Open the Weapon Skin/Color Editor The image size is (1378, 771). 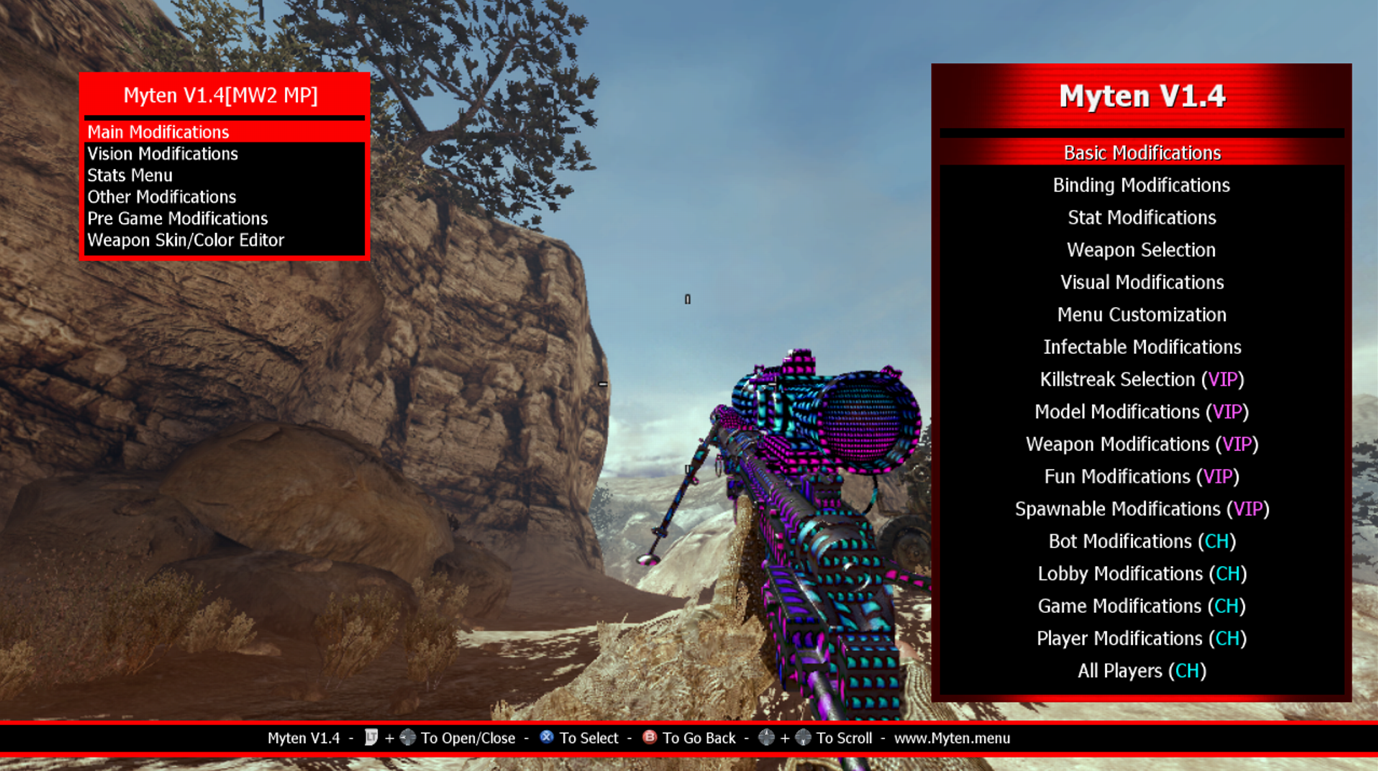[x=185, y=240]
